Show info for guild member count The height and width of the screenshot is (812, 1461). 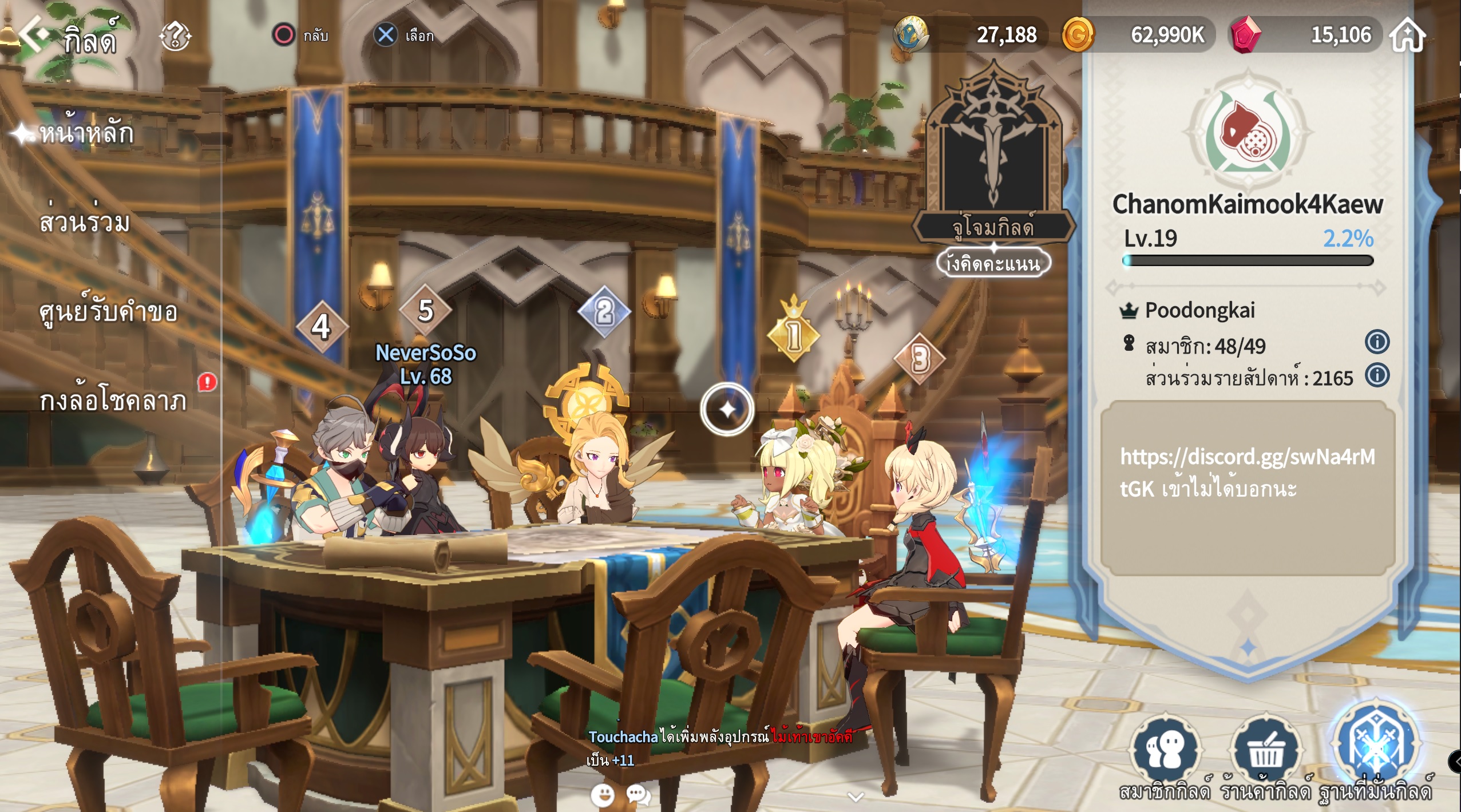point(1377,342)
